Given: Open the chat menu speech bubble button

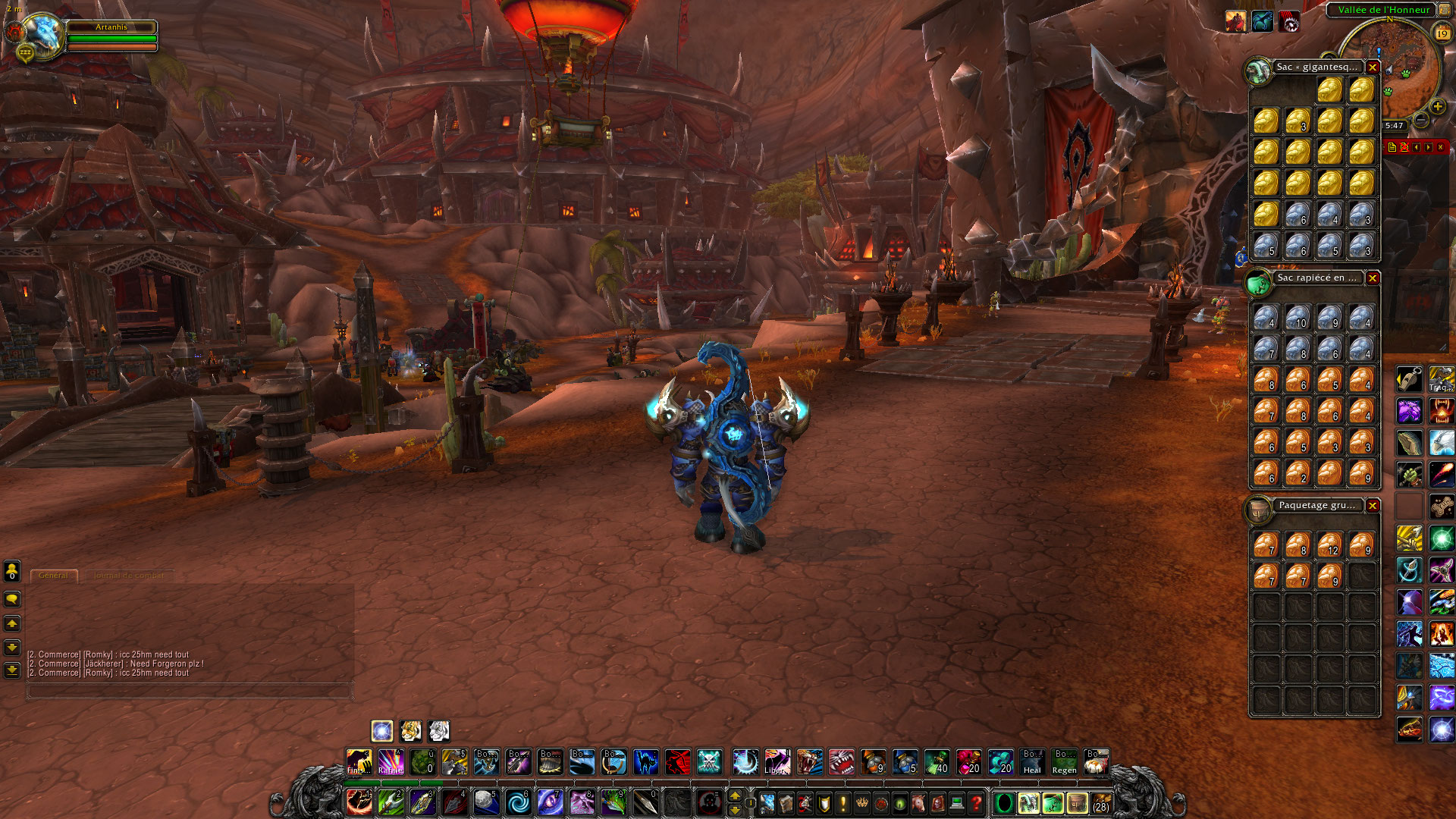Looking at the screenshot, I should point(12,600).
